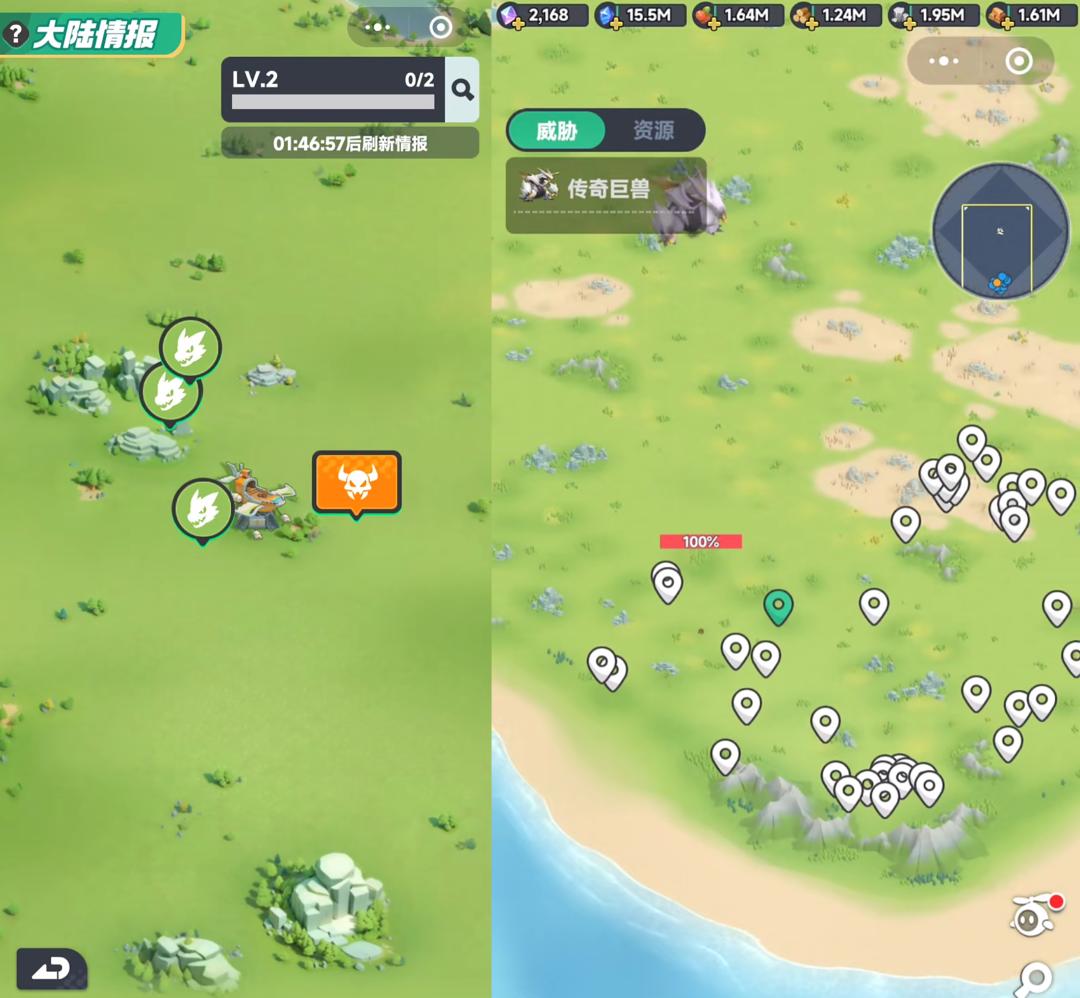Add more purple gems
Screen dimensions: 1080x998
tap(517, 22)
